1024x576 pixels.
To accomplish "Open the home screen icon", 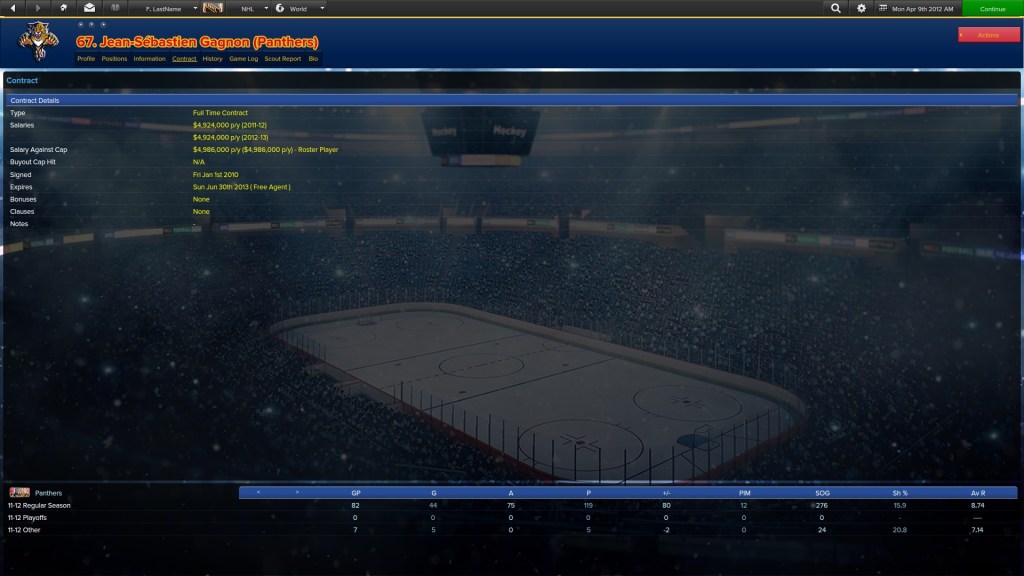I will coord(64,8).
